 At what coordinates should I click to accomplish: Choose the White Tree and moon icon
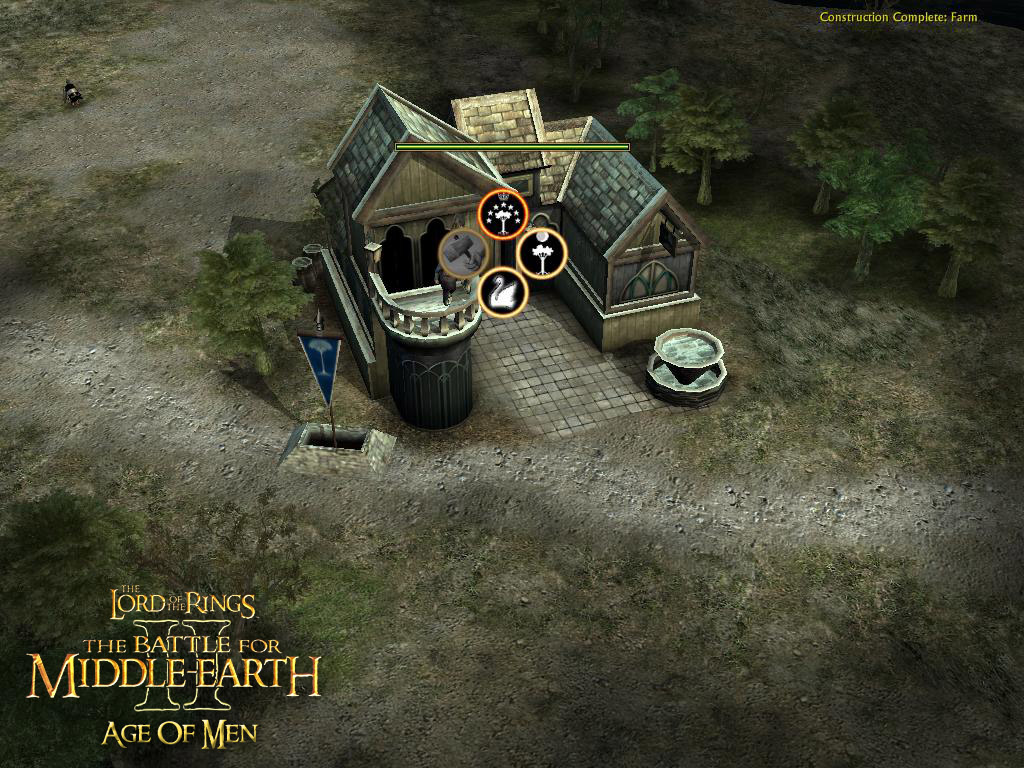542,254
